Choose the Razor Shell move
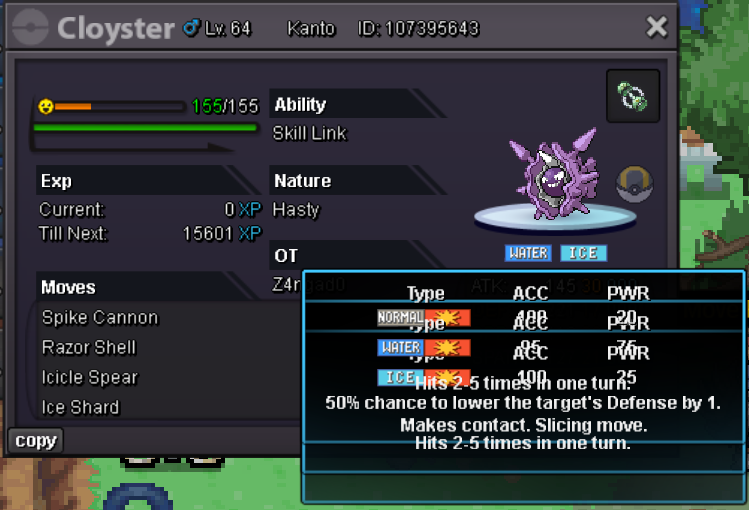The width and height of the screenshot is (749, 510). [89, 348]
